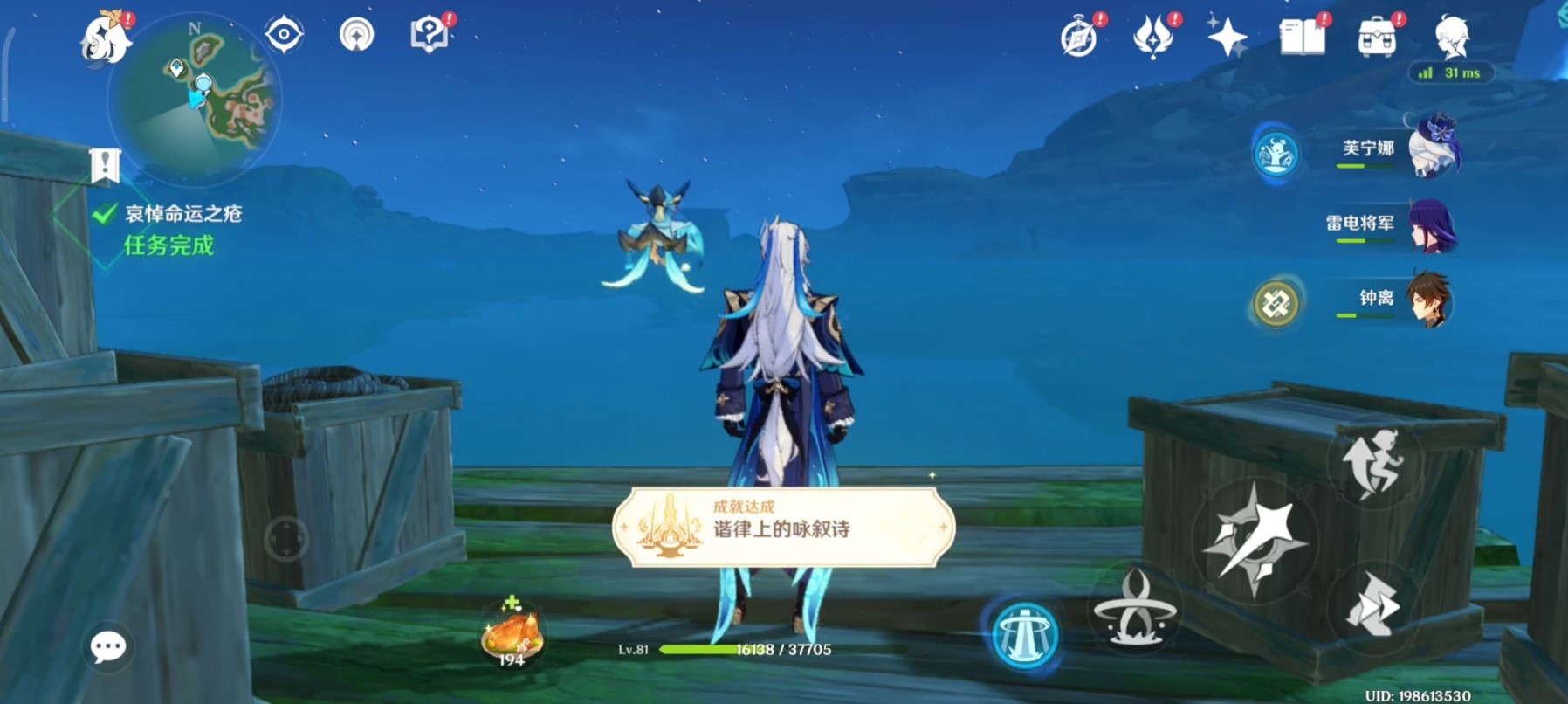Open the Archive book icon

tap(1301, 38)
